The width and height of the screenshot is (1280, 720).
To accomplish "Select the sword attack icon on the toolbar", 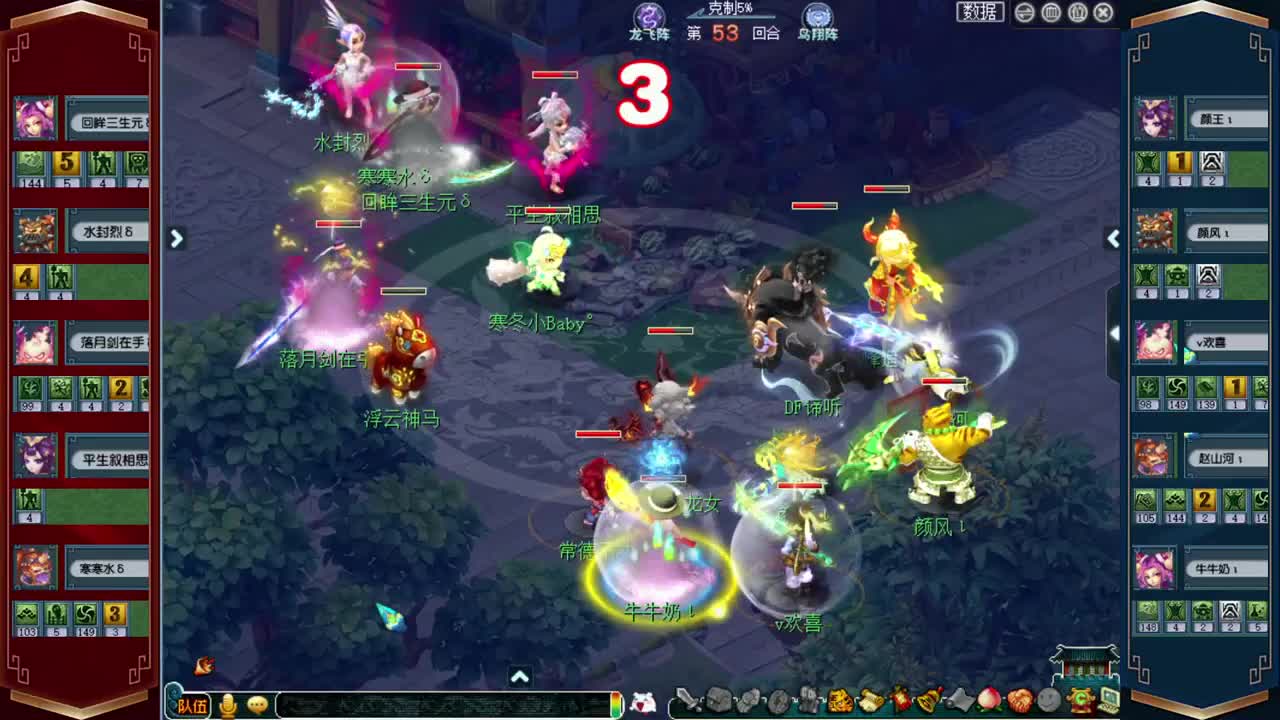I will pyautogui.click(x=689, y=702).
